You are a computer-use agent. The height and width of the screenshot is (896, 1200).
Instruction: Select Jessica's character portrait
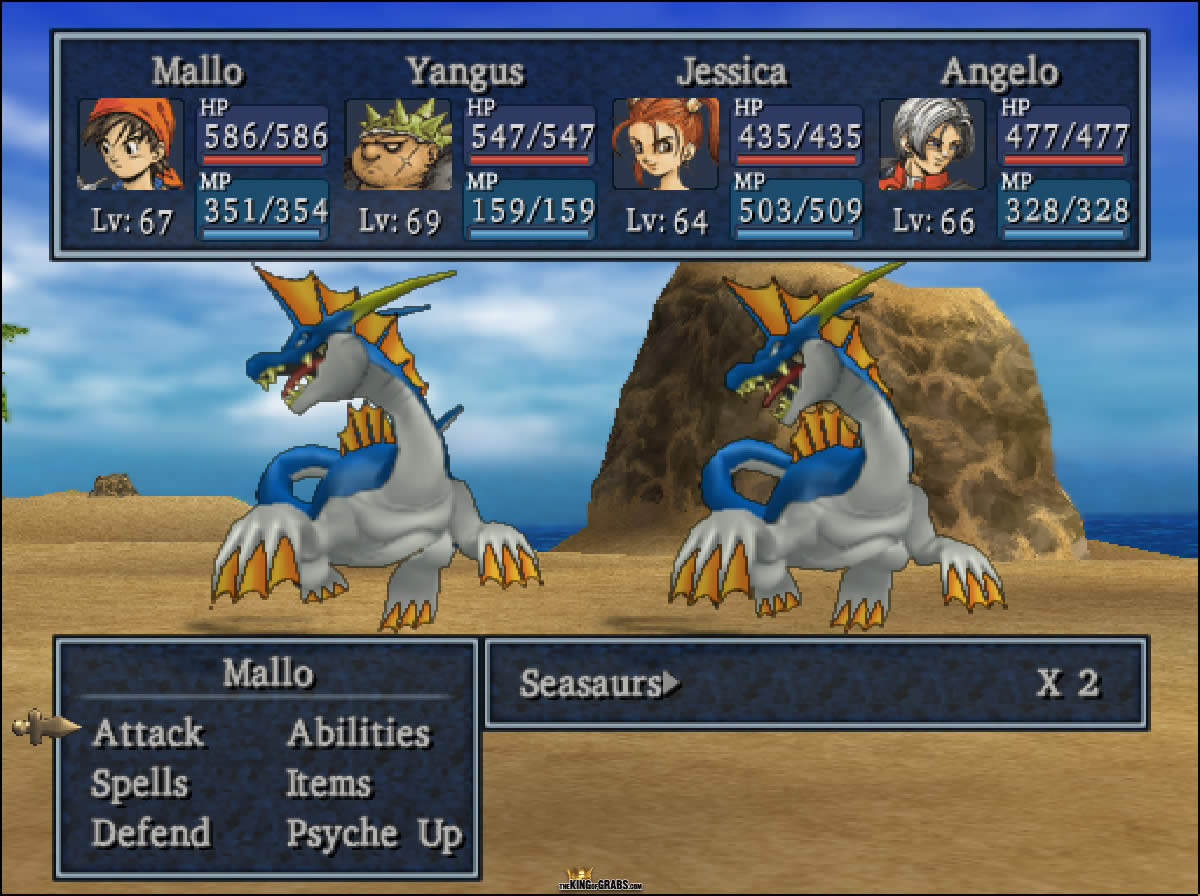(665, 144)
